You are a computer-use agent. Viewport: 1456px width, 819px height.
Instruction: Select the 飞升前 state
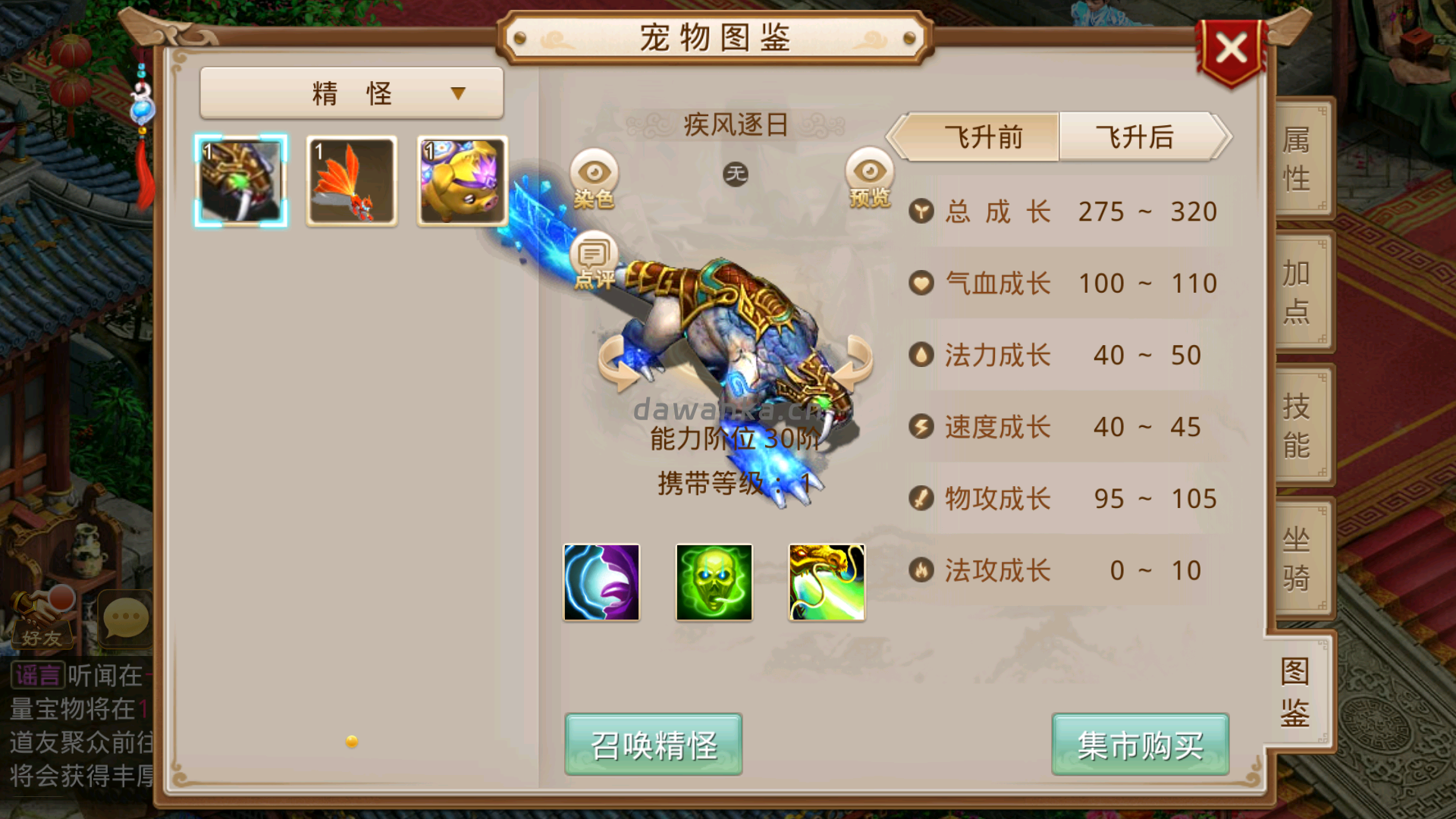point(982,138)
